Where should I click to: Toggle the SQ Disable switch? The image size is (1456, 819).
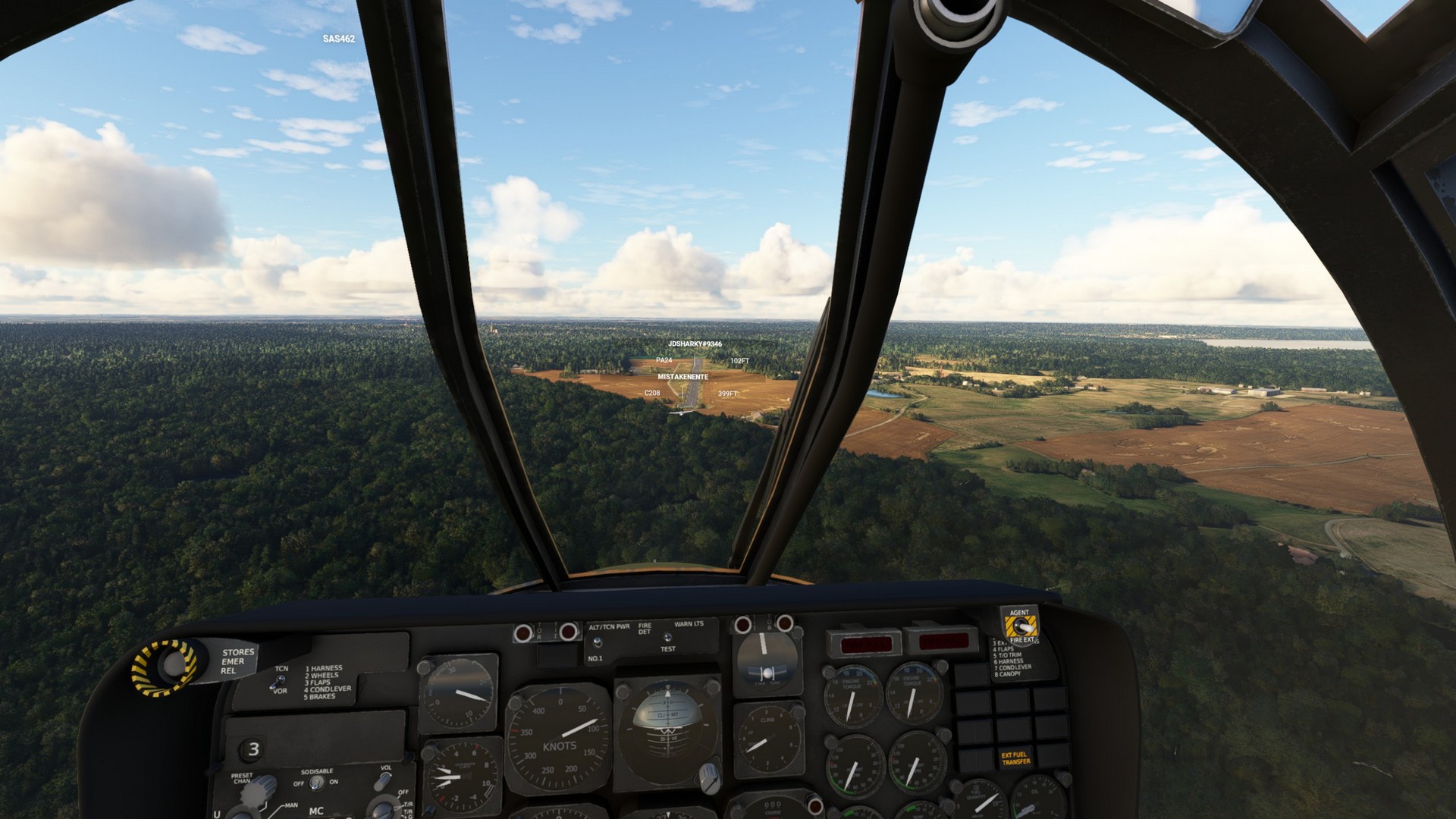[x=315, y=783]
